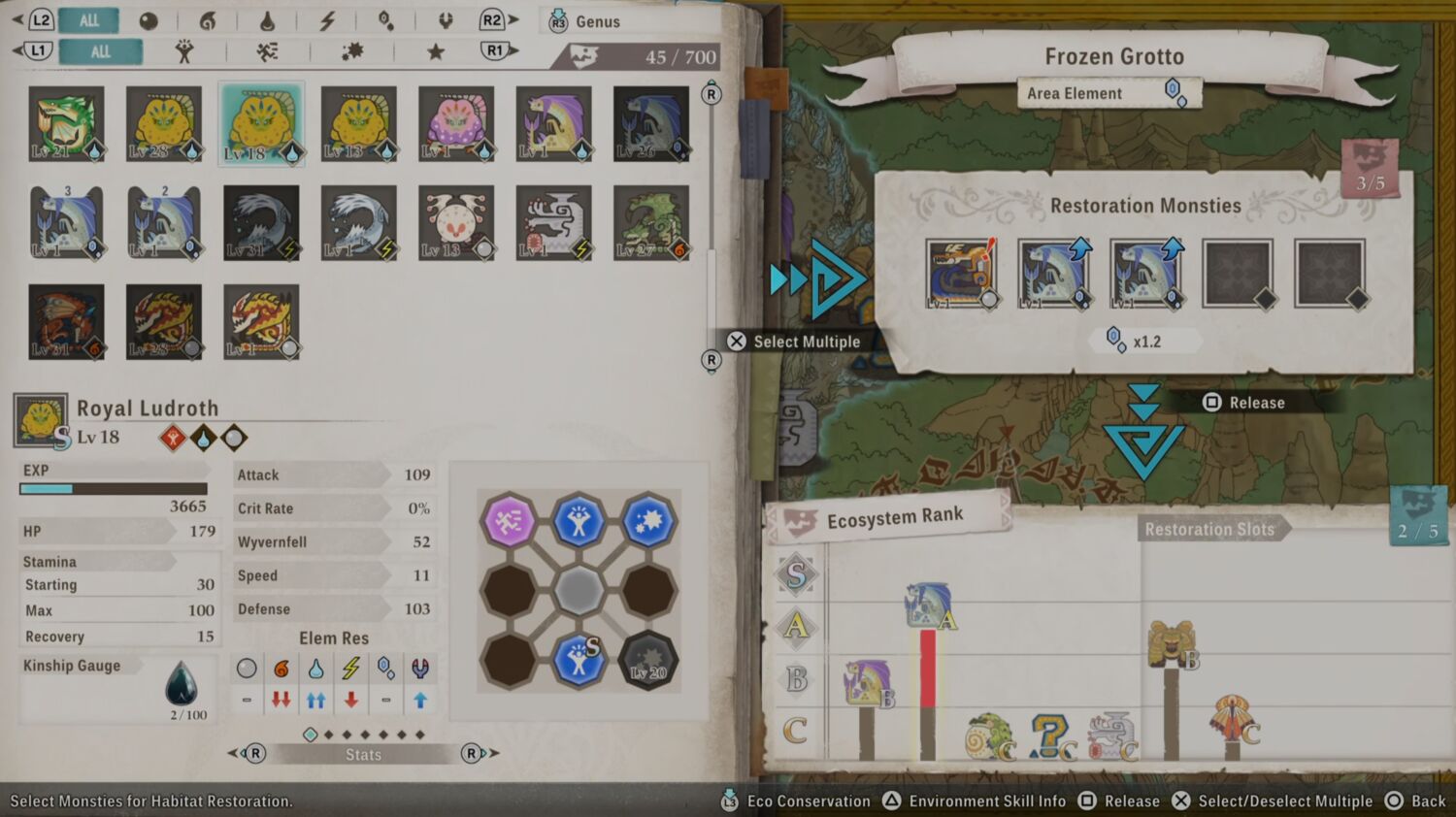Choose the green Lv 21 monstie
This screenshot has width=1456, height=817.
point(66,124)
